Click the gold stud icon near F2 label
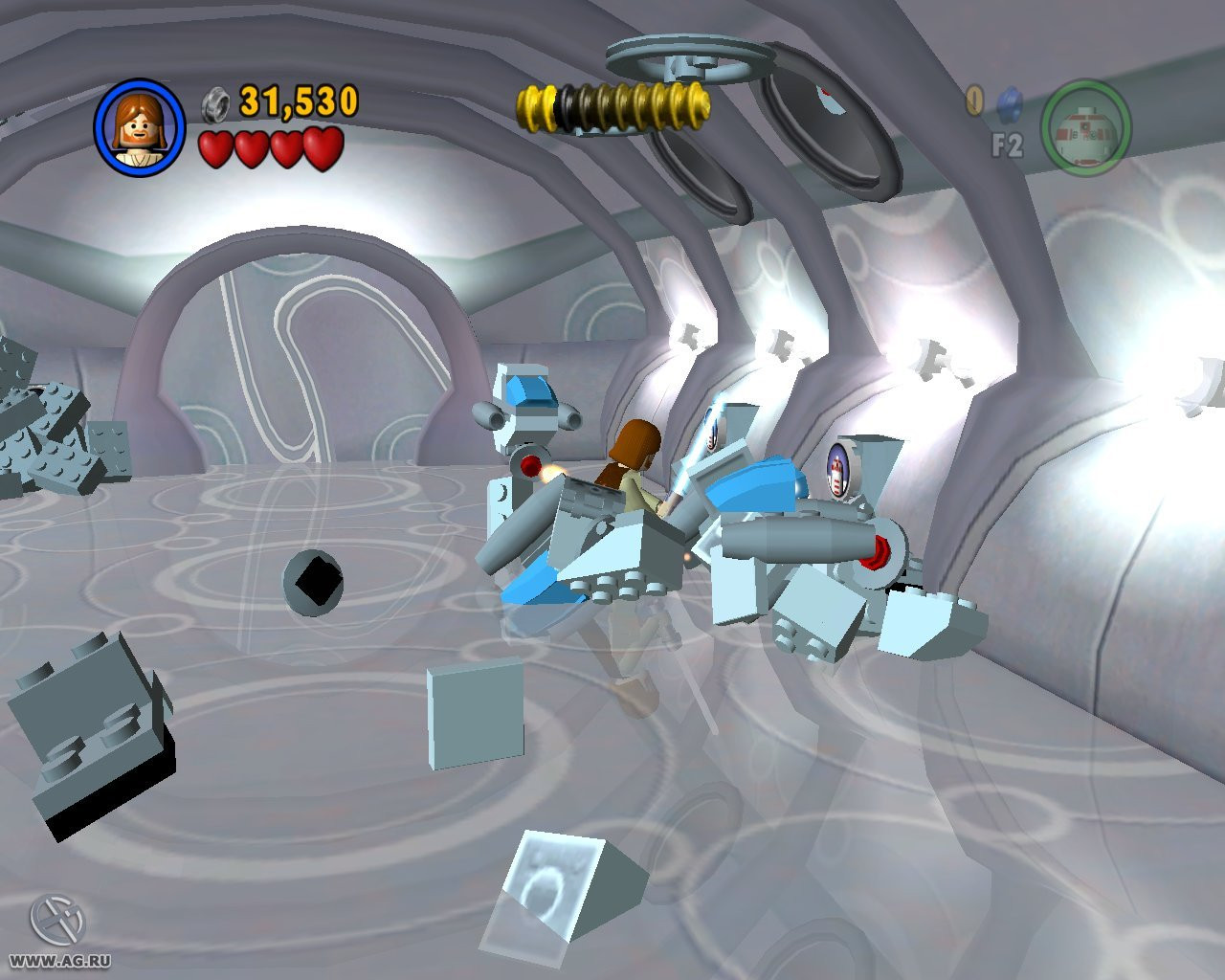Screen dimensions: 1225x980 [973, 100]
